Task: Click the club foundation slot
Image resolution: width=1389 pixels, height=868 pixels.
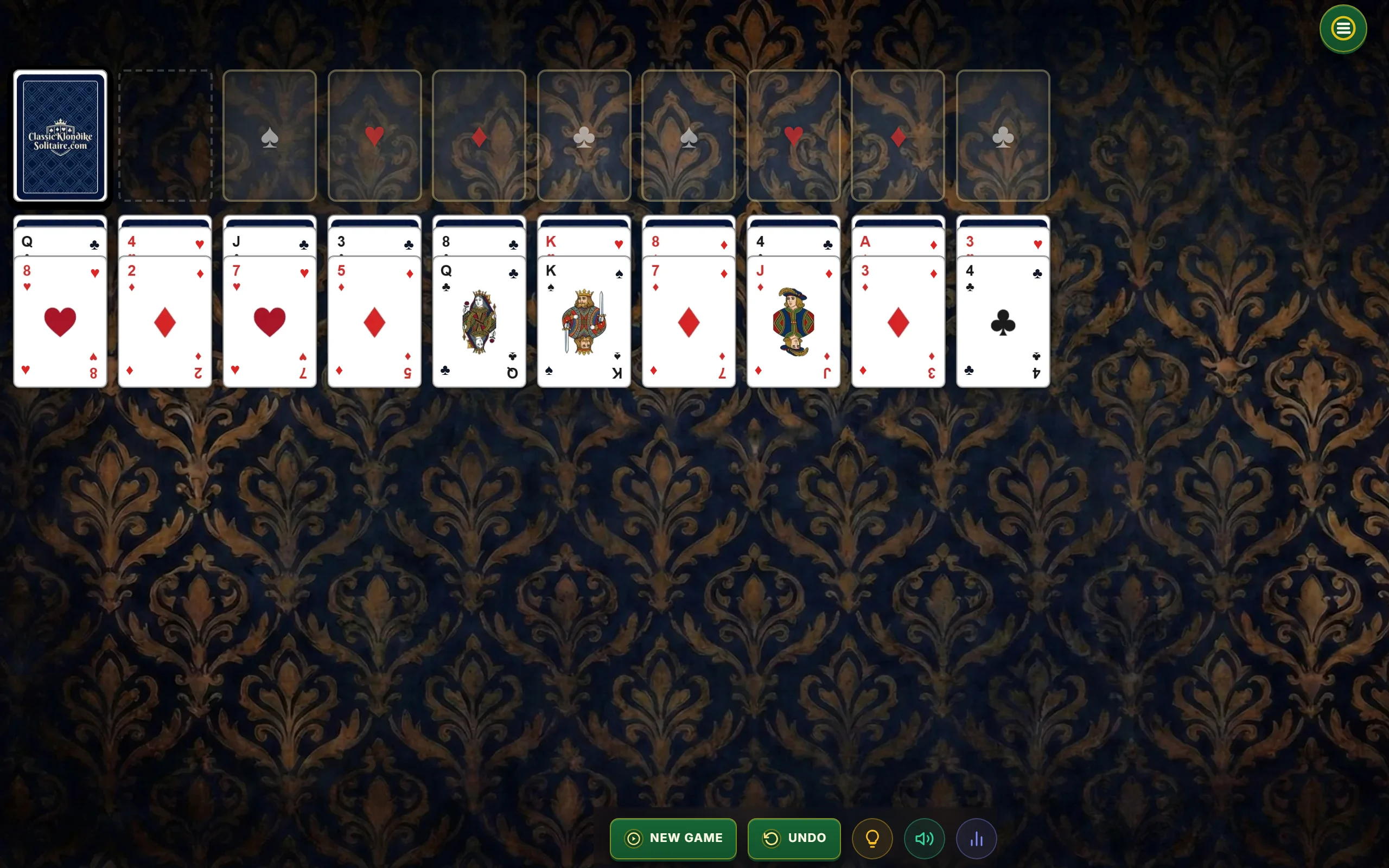Action: point(584,136)
